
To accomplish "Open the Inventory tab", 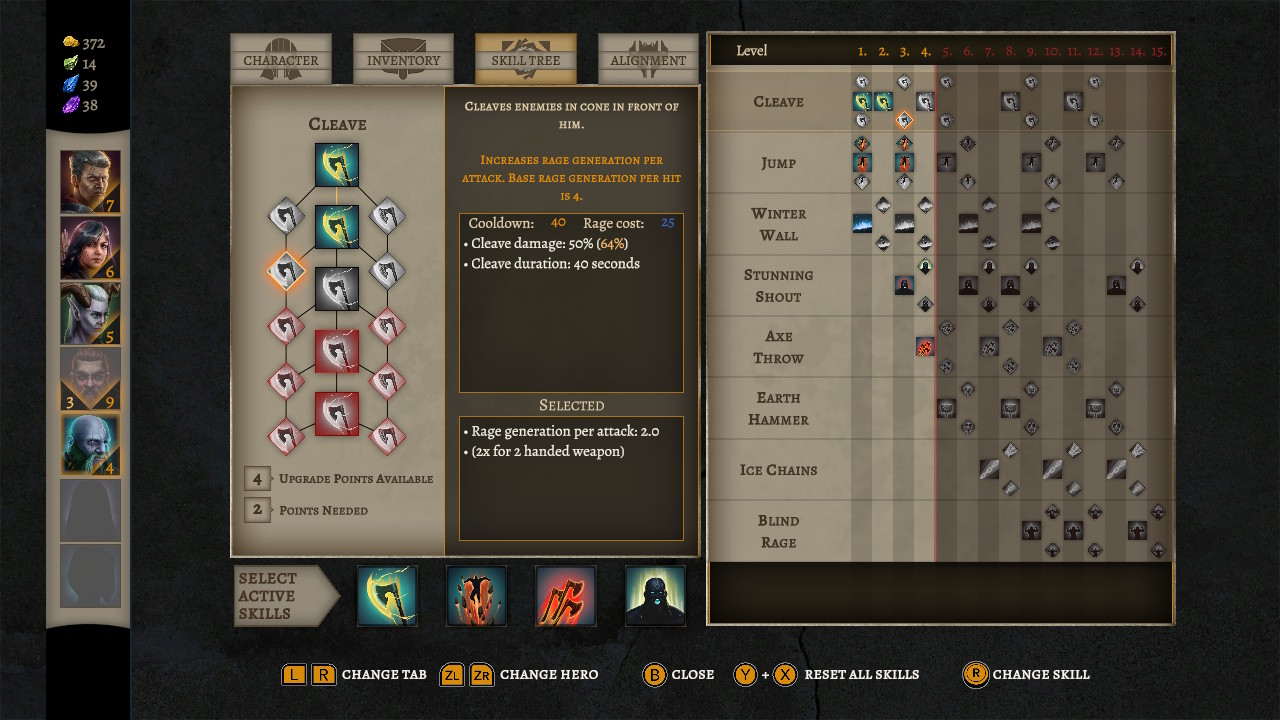I will point(403,58).
